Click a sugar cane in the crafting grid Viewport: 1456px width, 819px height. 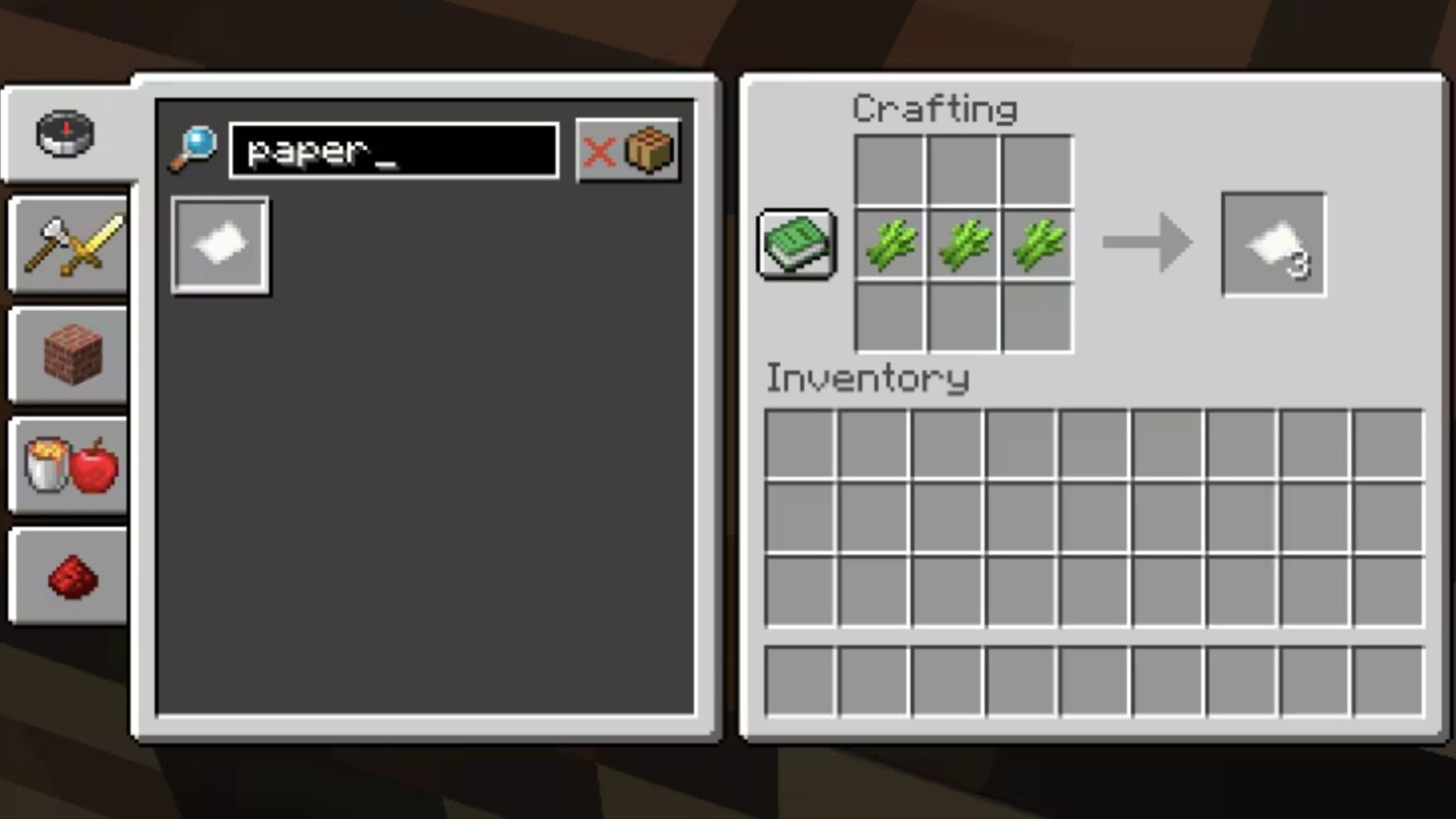tap(890, 244)
